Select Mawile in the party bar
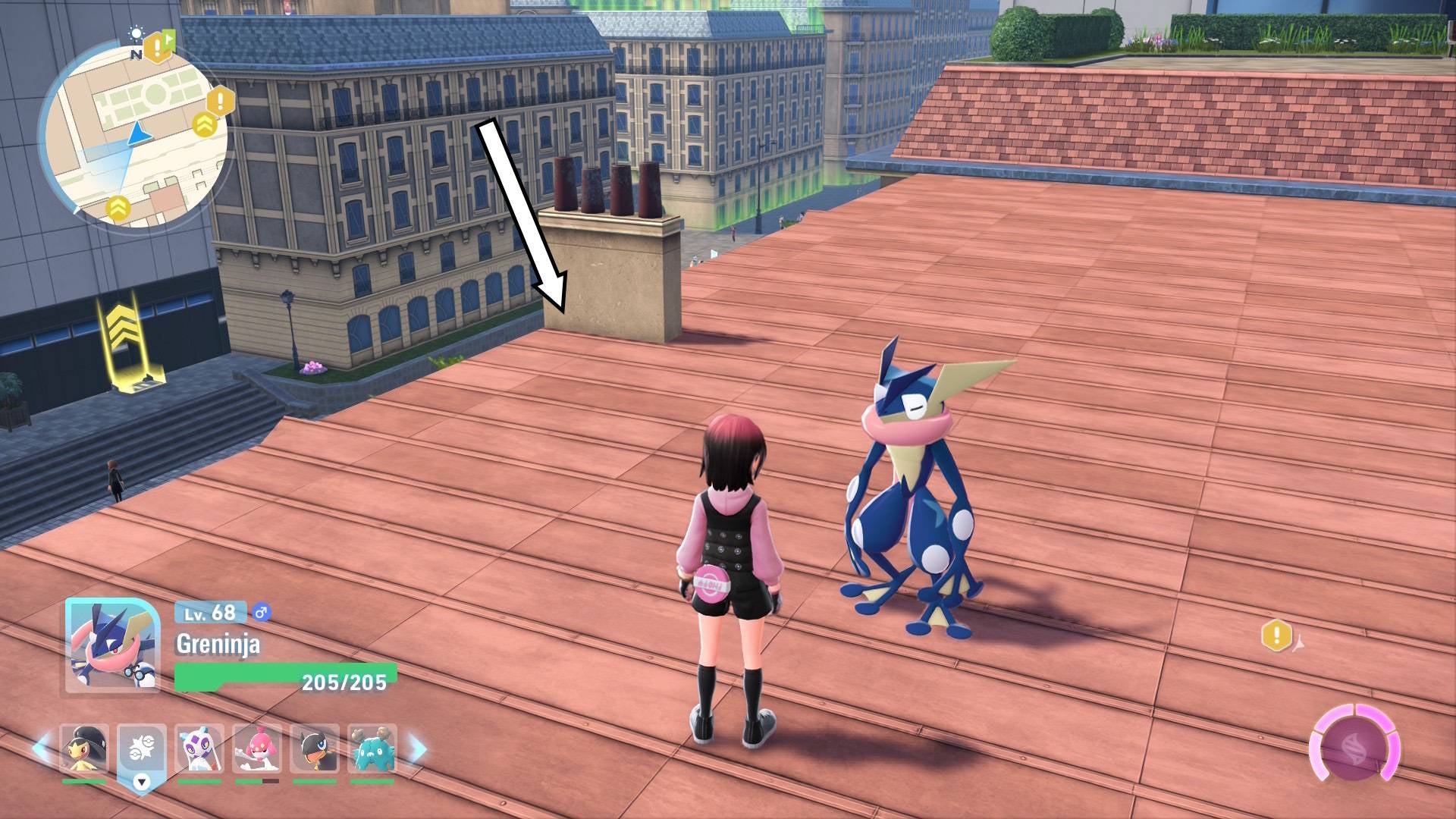 click(83, 749)
